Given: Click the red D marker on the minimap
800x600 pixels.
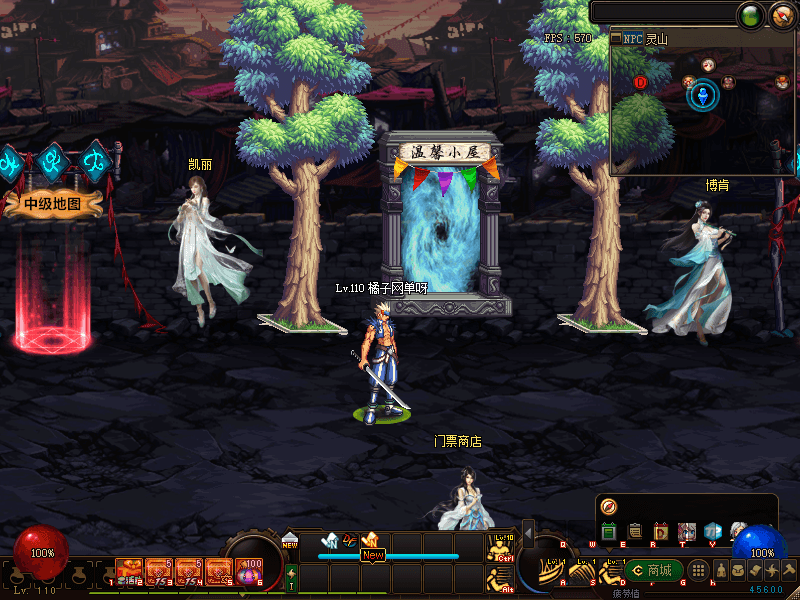Looking at the screenshot, I should point(641,82).
